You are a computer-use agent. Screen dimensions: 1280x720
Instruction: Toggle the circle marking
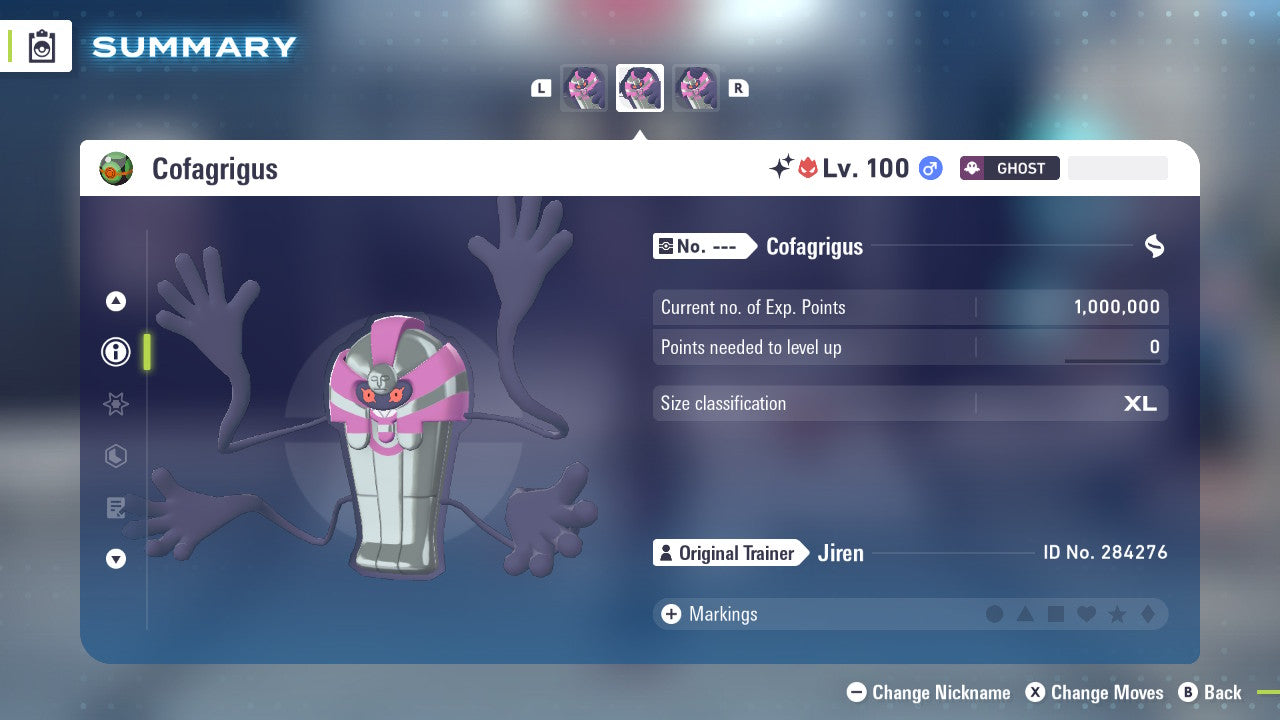[x=995, y=614]
